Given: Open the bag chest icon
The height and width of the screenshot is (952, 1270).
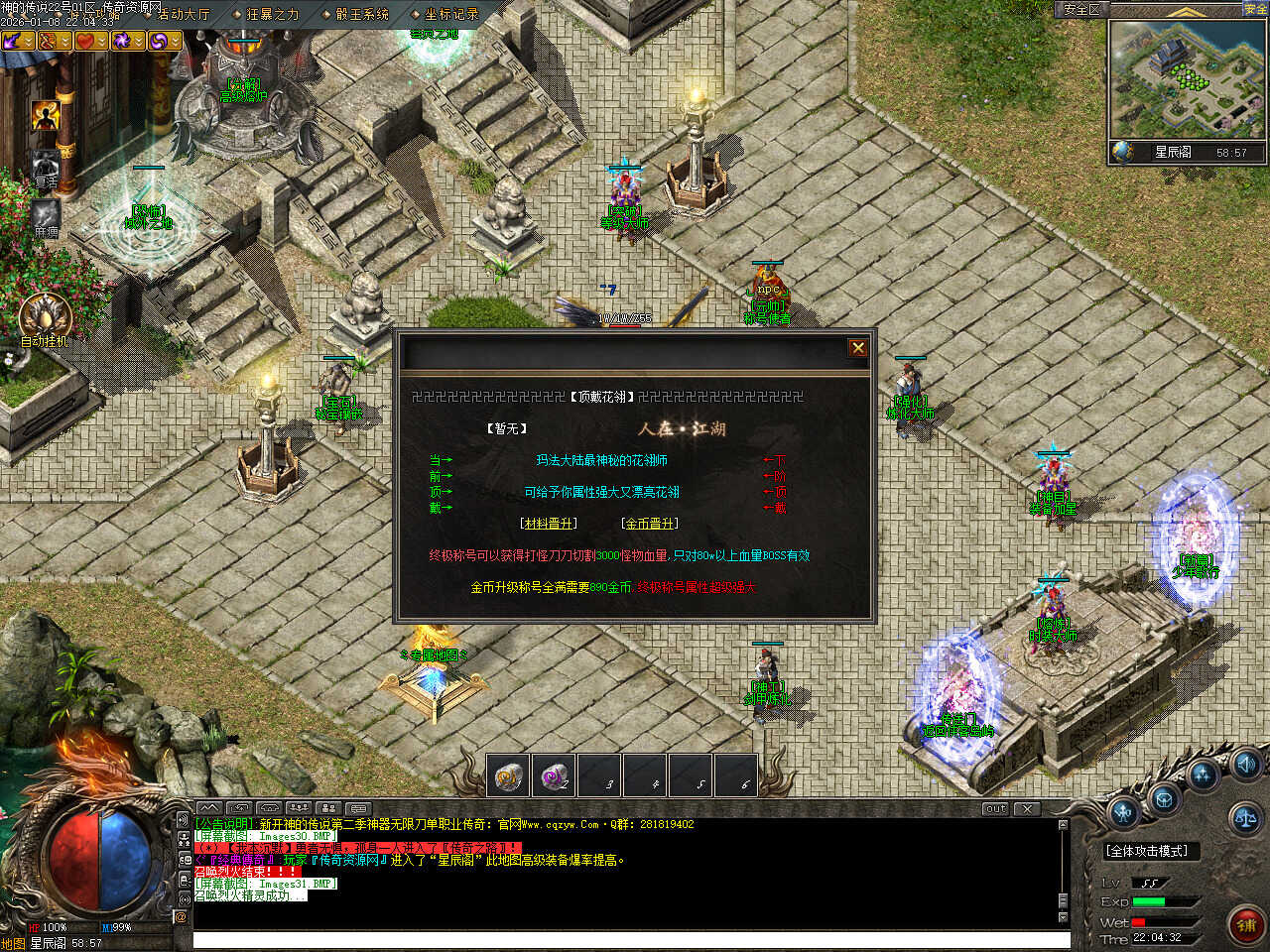Looking at the screenshot, I should 1163,799.
